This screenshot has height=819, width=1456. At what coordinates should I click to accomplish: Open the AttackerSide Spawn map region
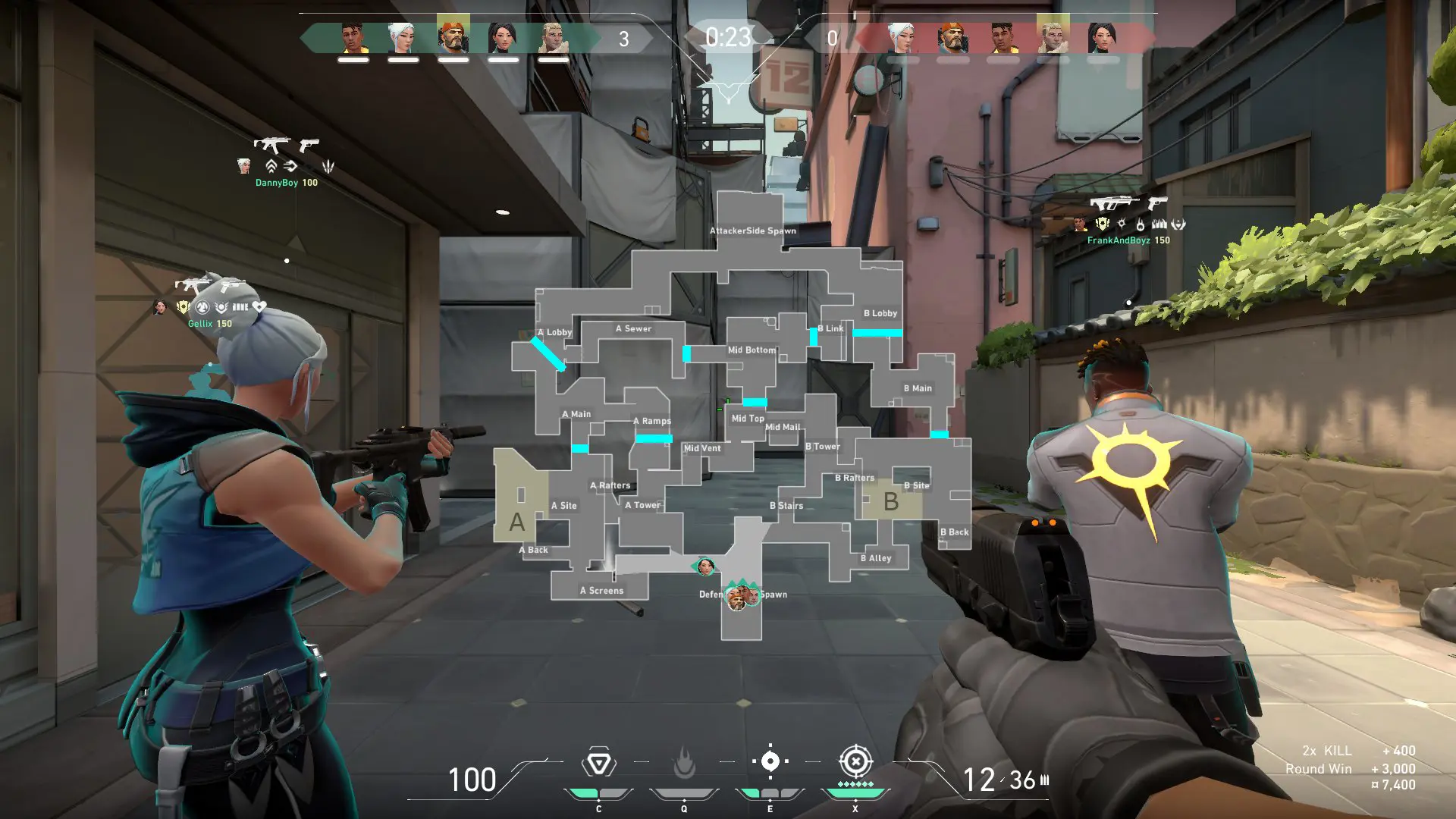point(752,230)
